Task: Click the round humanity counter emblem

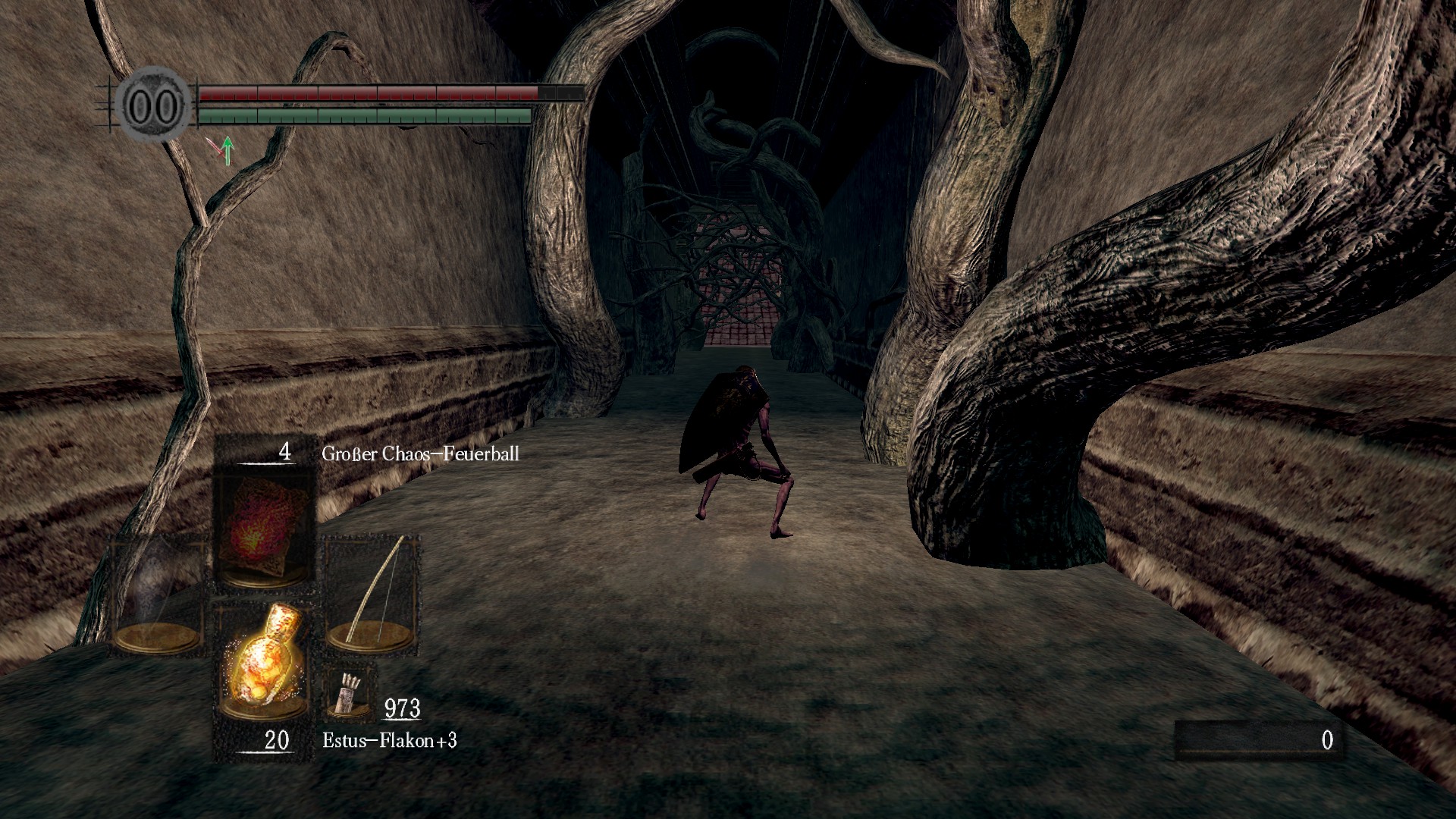Action: pyautogui.click(x=155, y=107)
